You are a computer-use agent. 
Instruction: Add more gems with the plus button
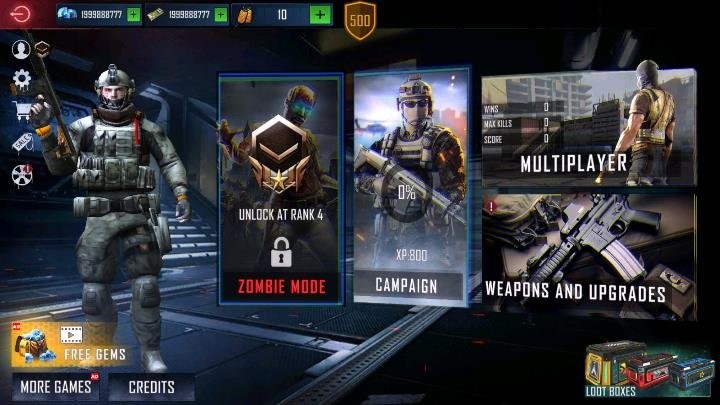(x=133, y=15)
